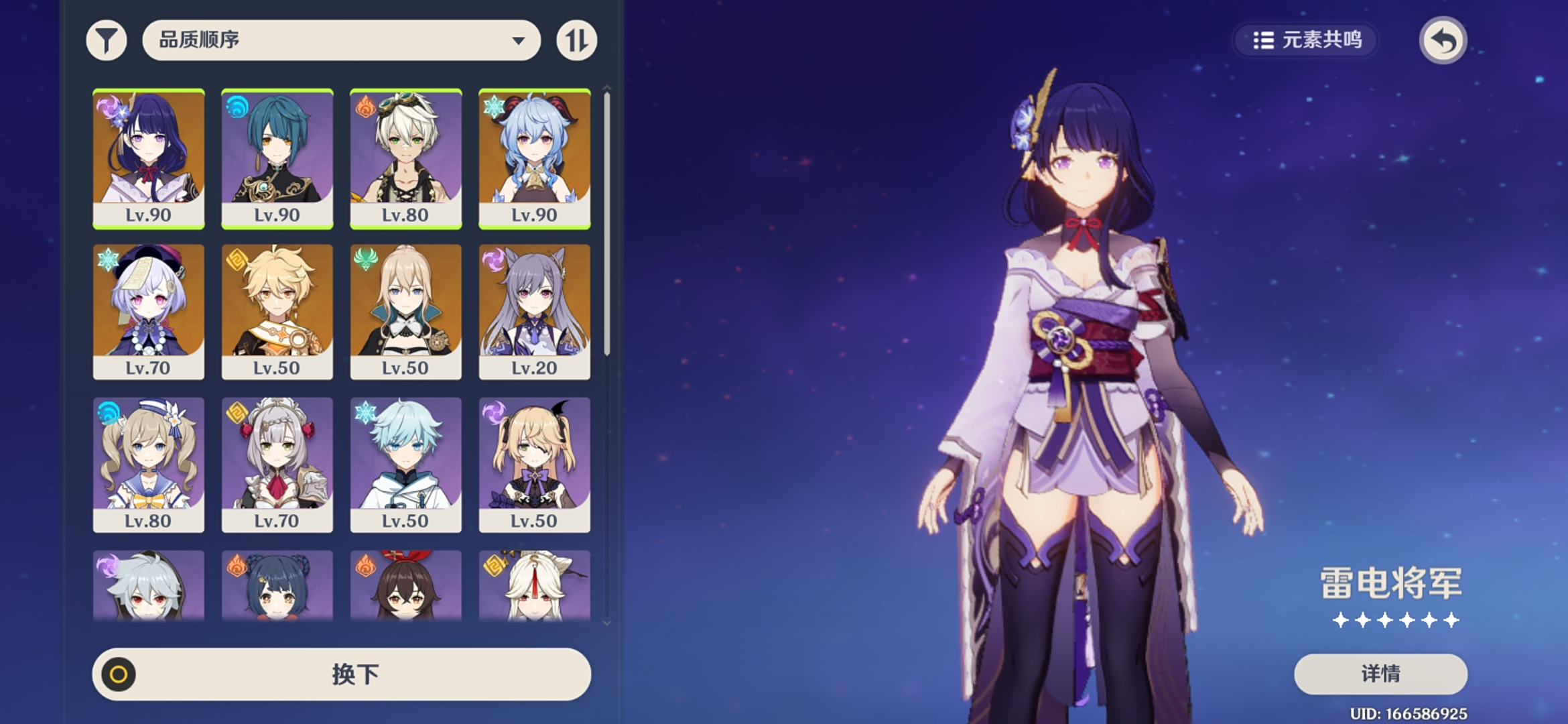Click the 换下 remove-from-party button

coord(341,674)
